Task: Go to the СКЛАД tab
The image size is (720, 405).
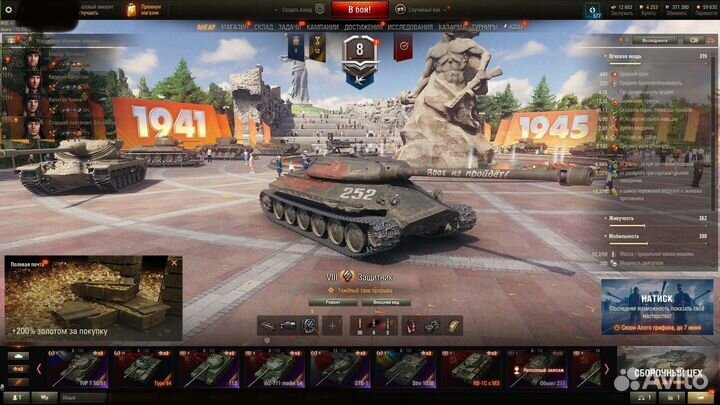Action: click(263, 26)
